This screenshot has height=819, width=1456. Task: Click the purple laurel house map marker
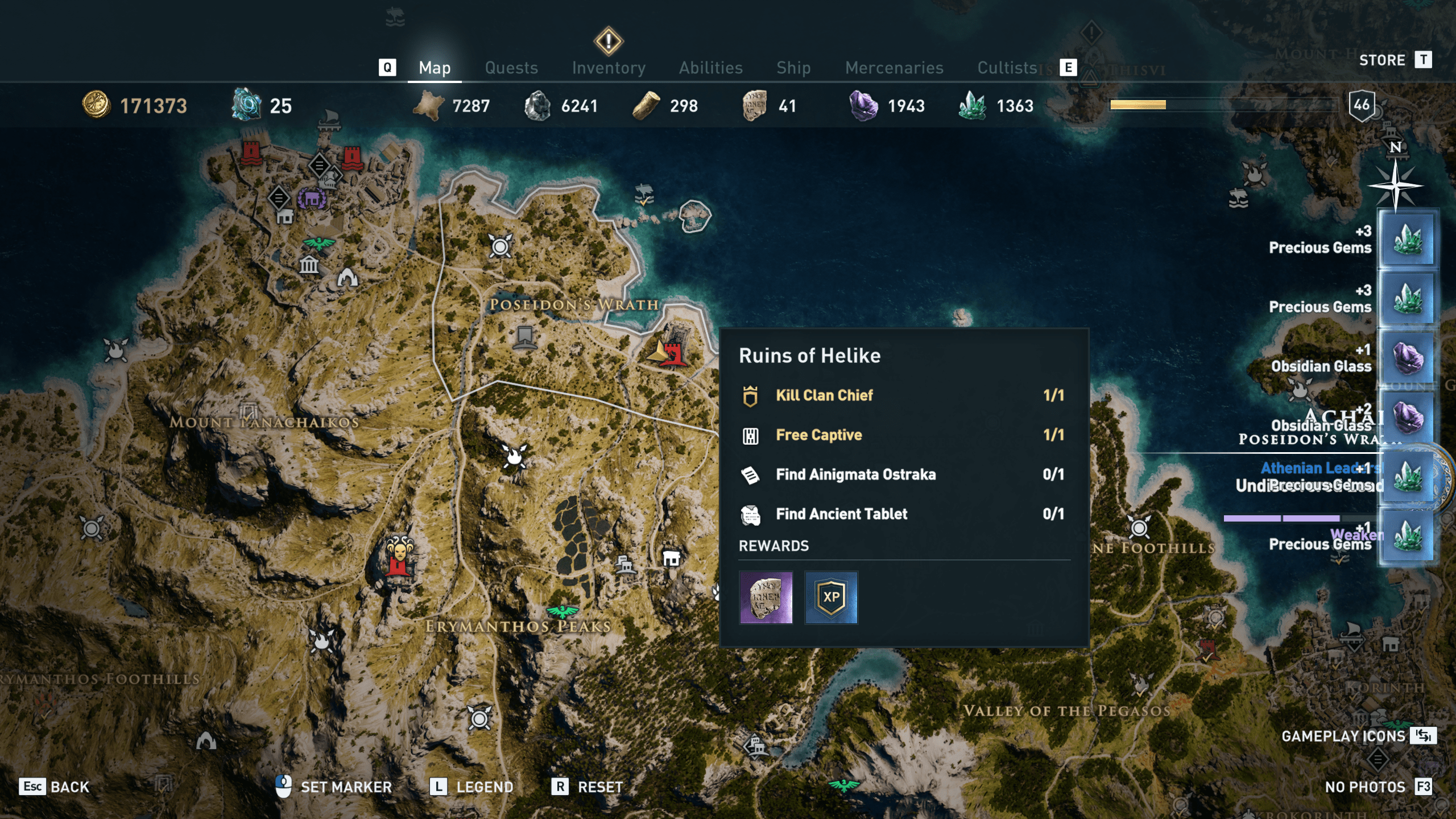coord(312,198)
